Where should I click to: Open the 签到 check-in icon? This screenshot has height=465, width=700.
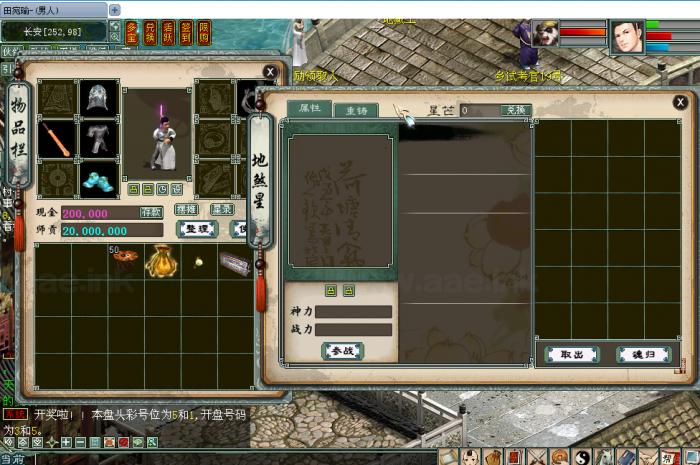click(185, 31)
